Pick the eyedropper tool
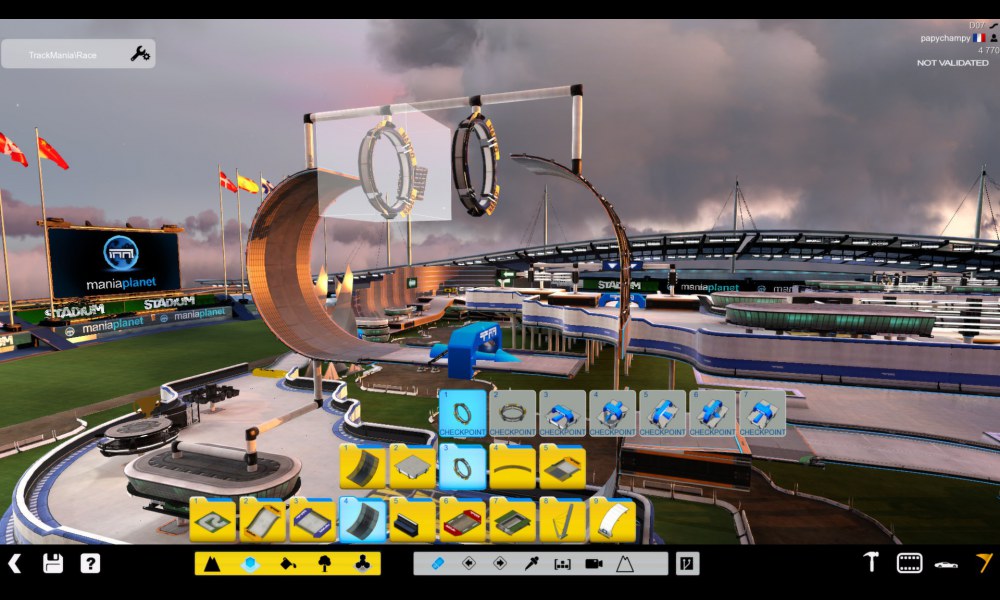Image resolution: width=1000 pixels, height=600 pixels. coord(531,564)
